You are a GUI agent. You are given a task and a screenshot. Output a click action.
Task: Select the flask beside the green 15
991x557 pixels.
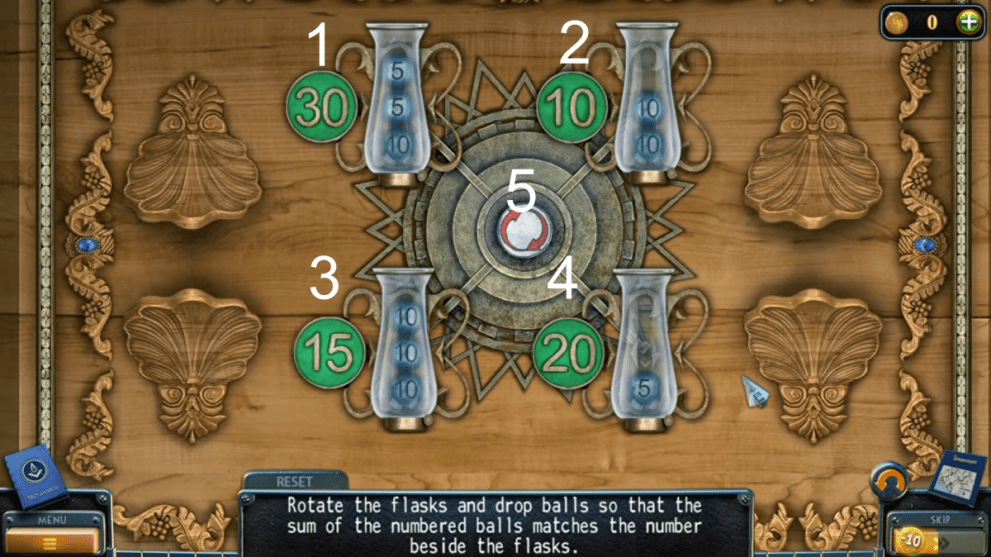[405, 348]
